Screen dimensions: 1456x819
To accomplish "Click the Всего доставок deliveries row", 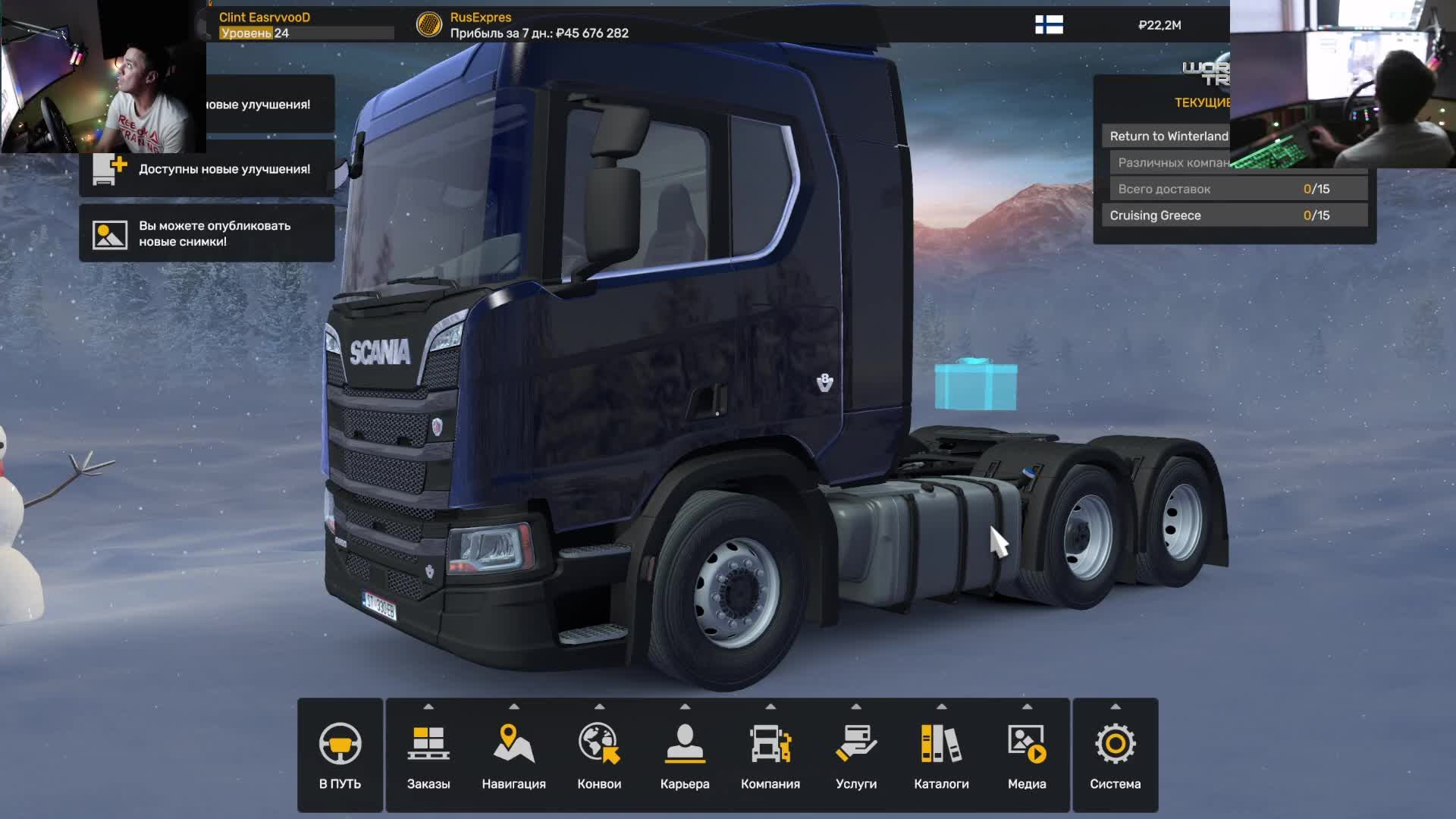I will click(1238, 189).
